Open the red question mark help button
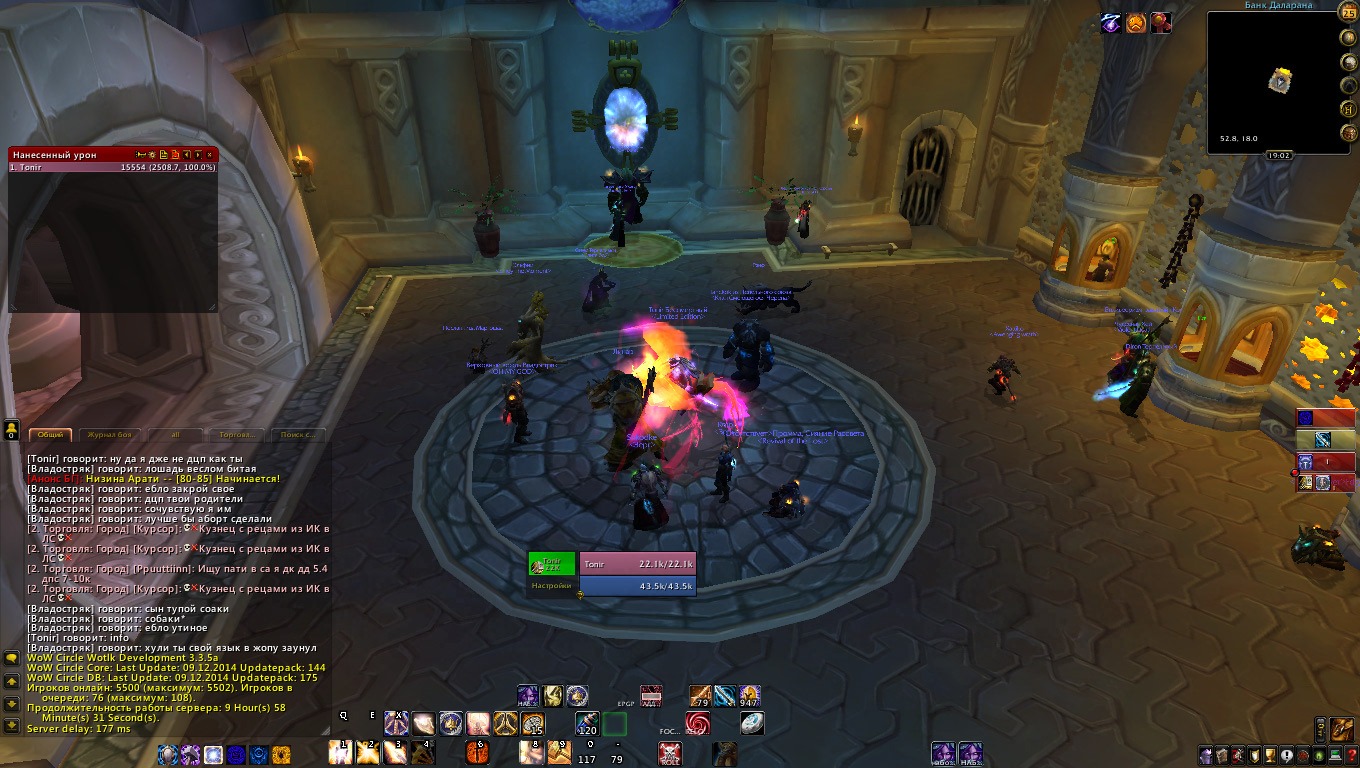This screenshot has height=768, width=1360. pos(1351,756)
